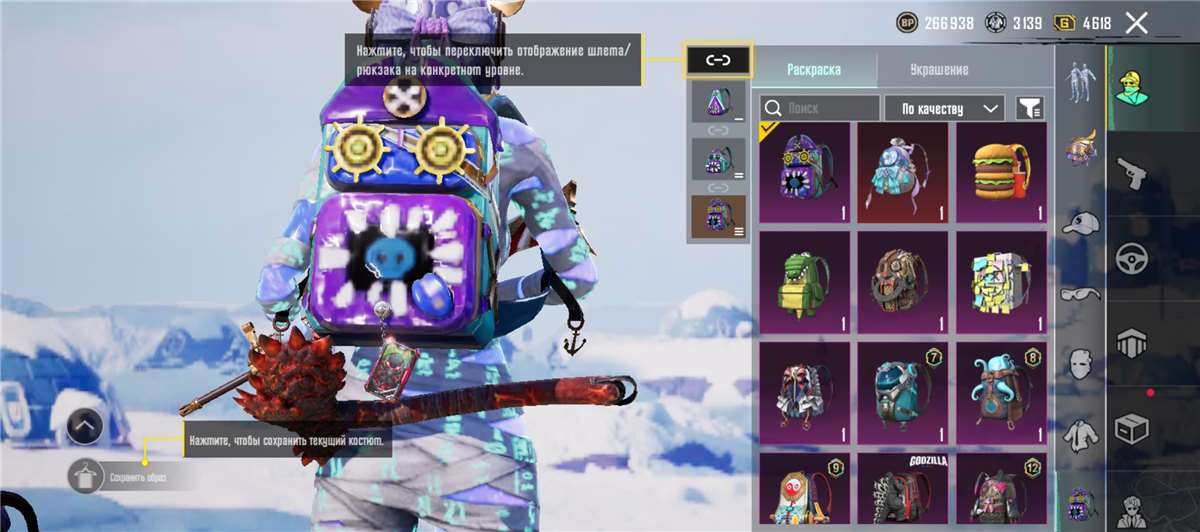Close the wardrobe with the X button
This screenshot has width=1200, height=532.
coord(1136,23)
